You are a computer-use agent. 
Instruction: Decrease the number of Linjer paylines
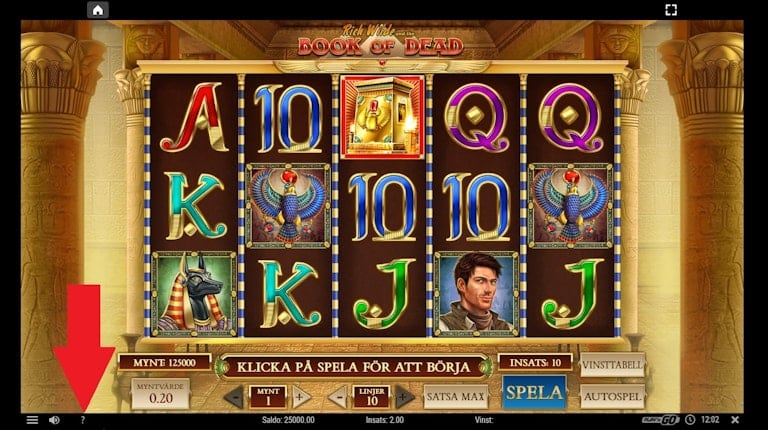pyautogui.click(x=338, y=396)
